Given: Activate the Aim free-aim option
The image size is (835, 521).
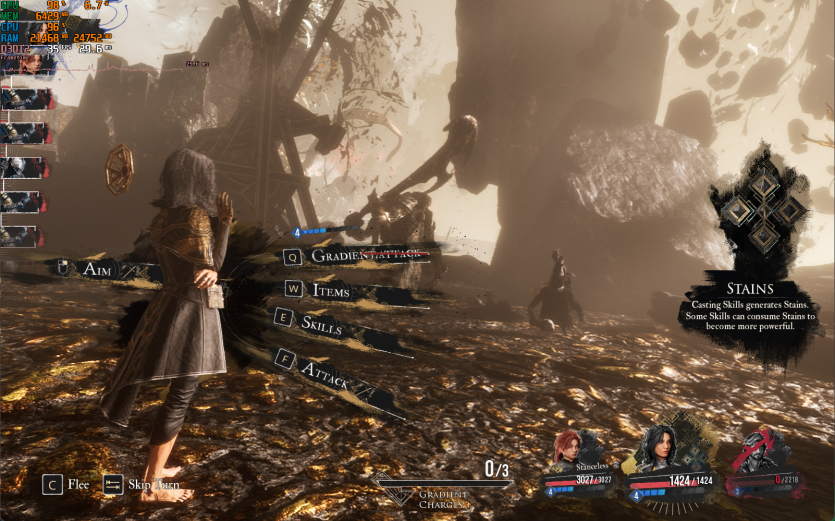Looking at the screenshot, I should [96, 269].
